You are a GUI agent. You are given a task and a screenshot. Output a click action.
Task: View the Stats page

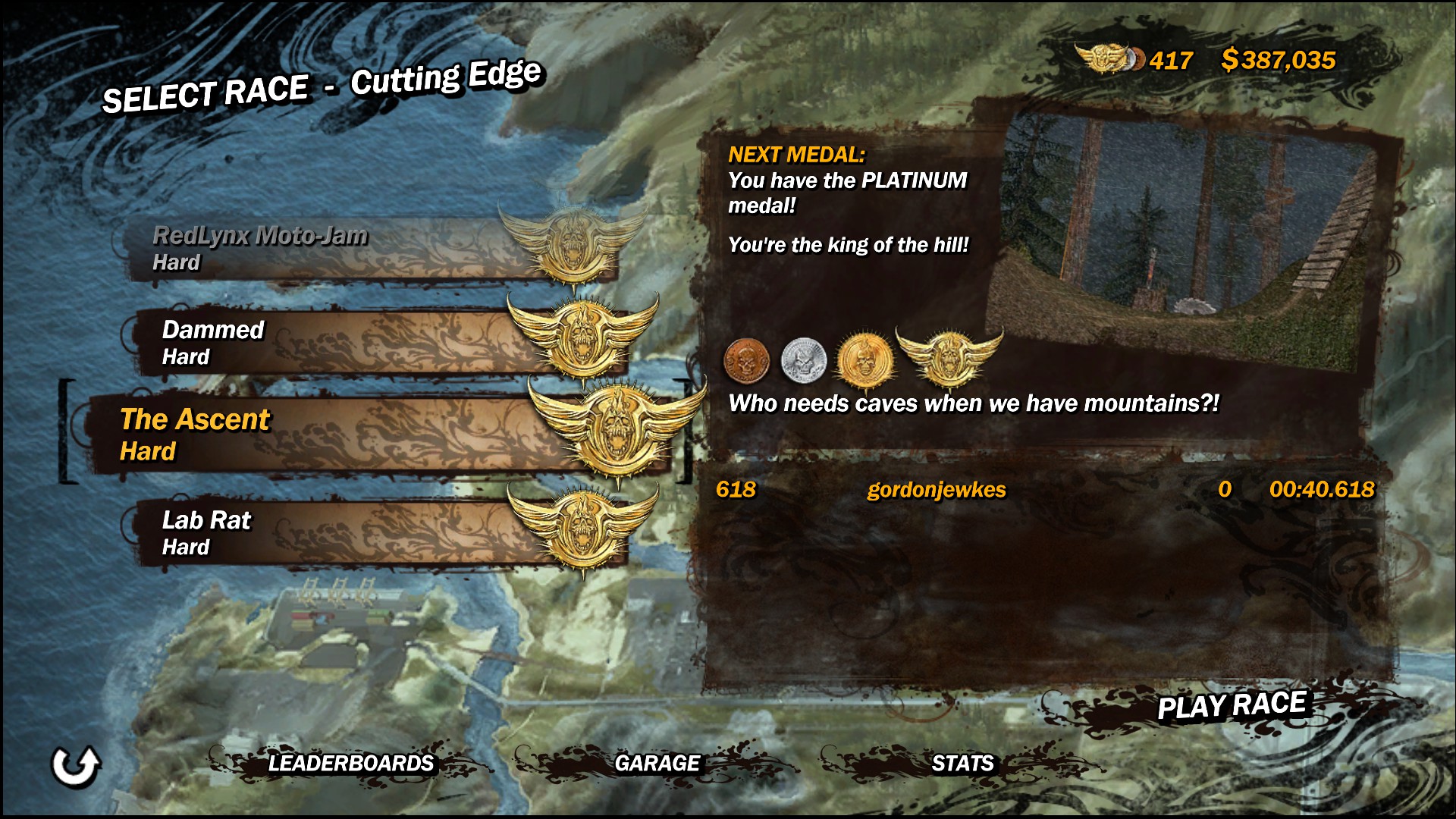pyautogui.click(x=962, y=763)
